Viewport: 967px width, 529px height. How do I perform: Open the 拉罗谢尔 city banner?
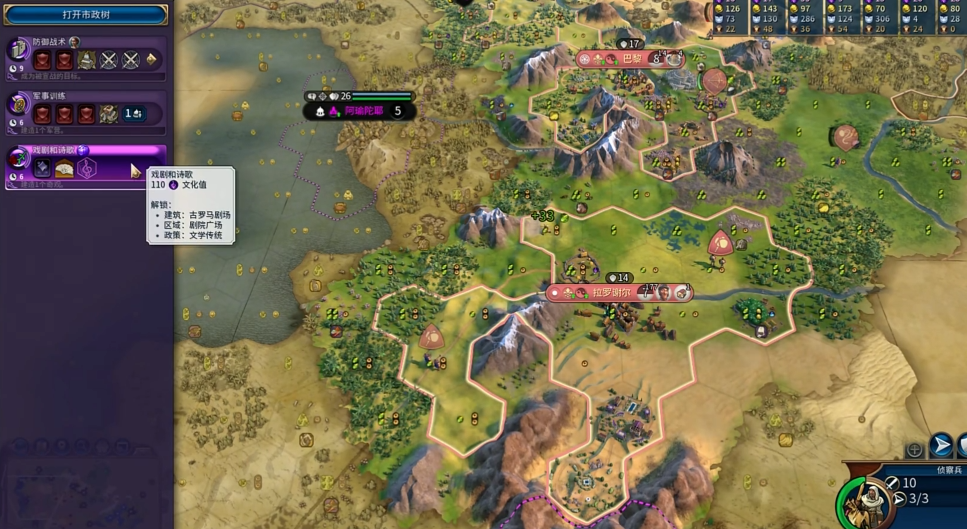(611, 293)
